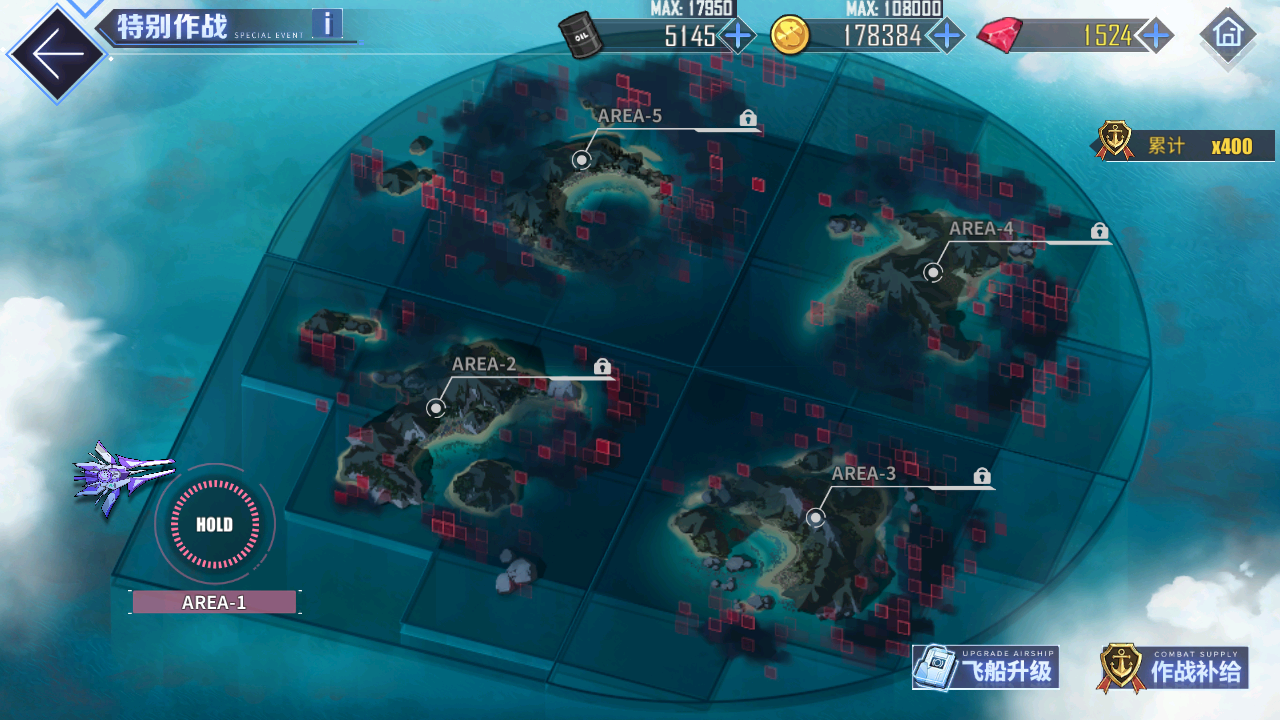
Task: Open the Upgrade Airship menu
Action: click(x=986, y=668)
